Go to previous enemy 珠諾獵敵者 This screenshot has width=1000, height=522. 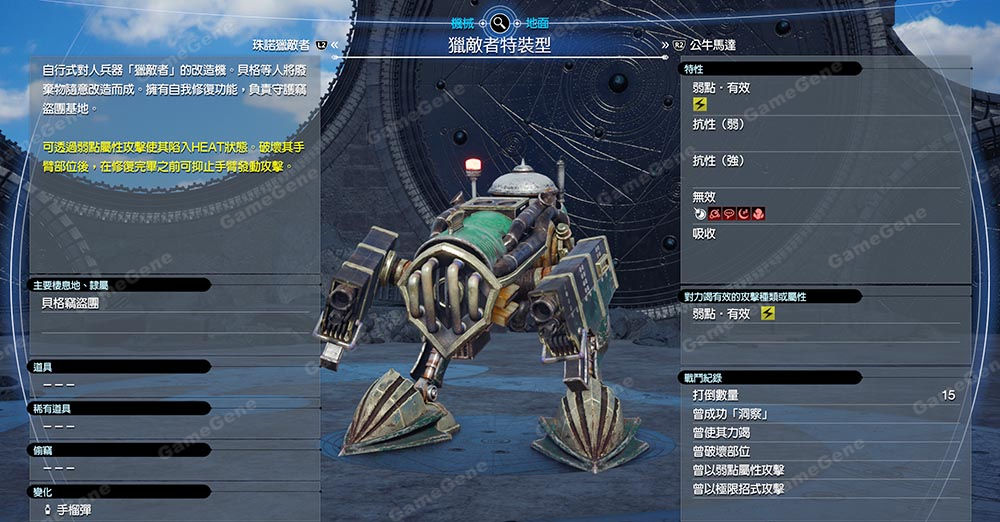(283, 44)
